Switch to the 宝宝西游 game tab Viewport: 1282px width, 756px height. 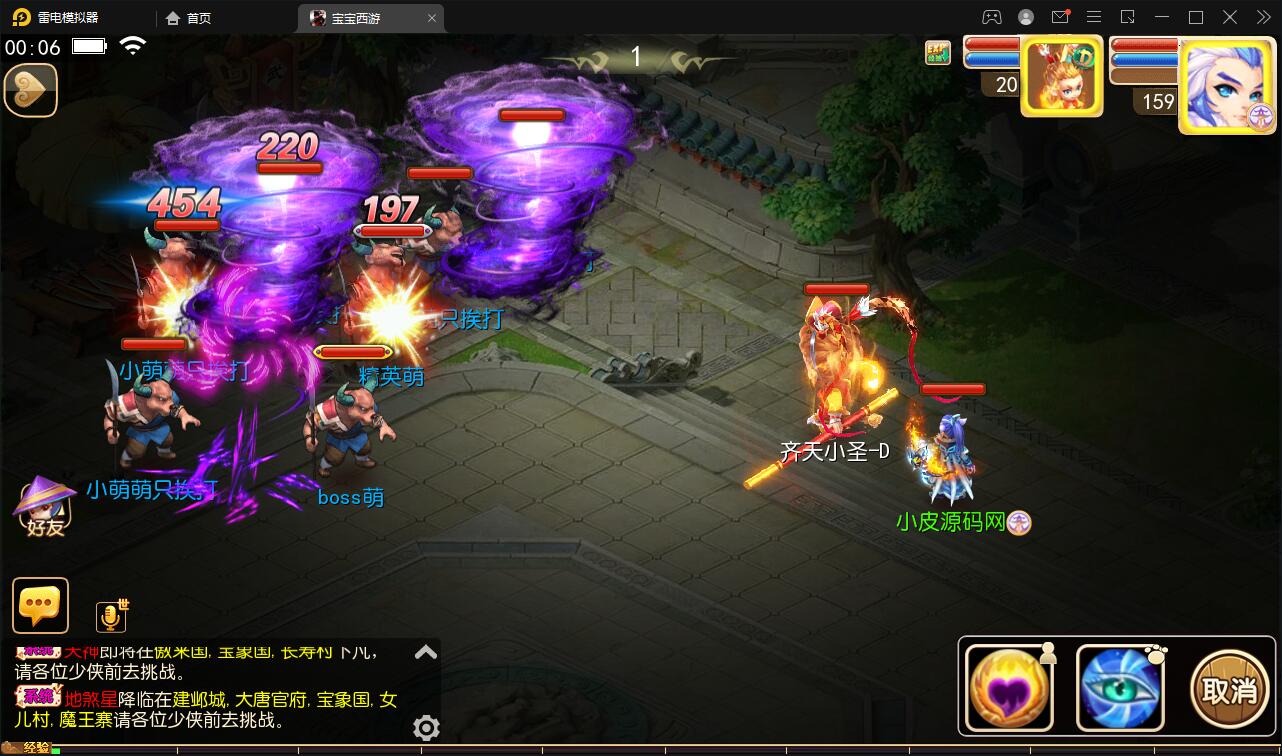click(x=355, y=17)
